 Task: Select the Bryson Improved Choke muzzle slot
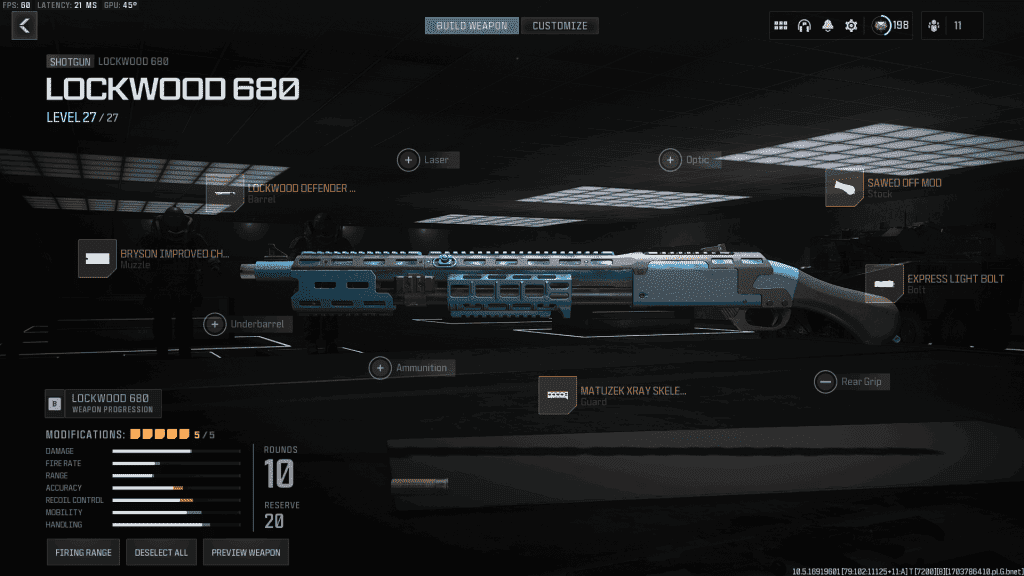click(x=97, y=258)
